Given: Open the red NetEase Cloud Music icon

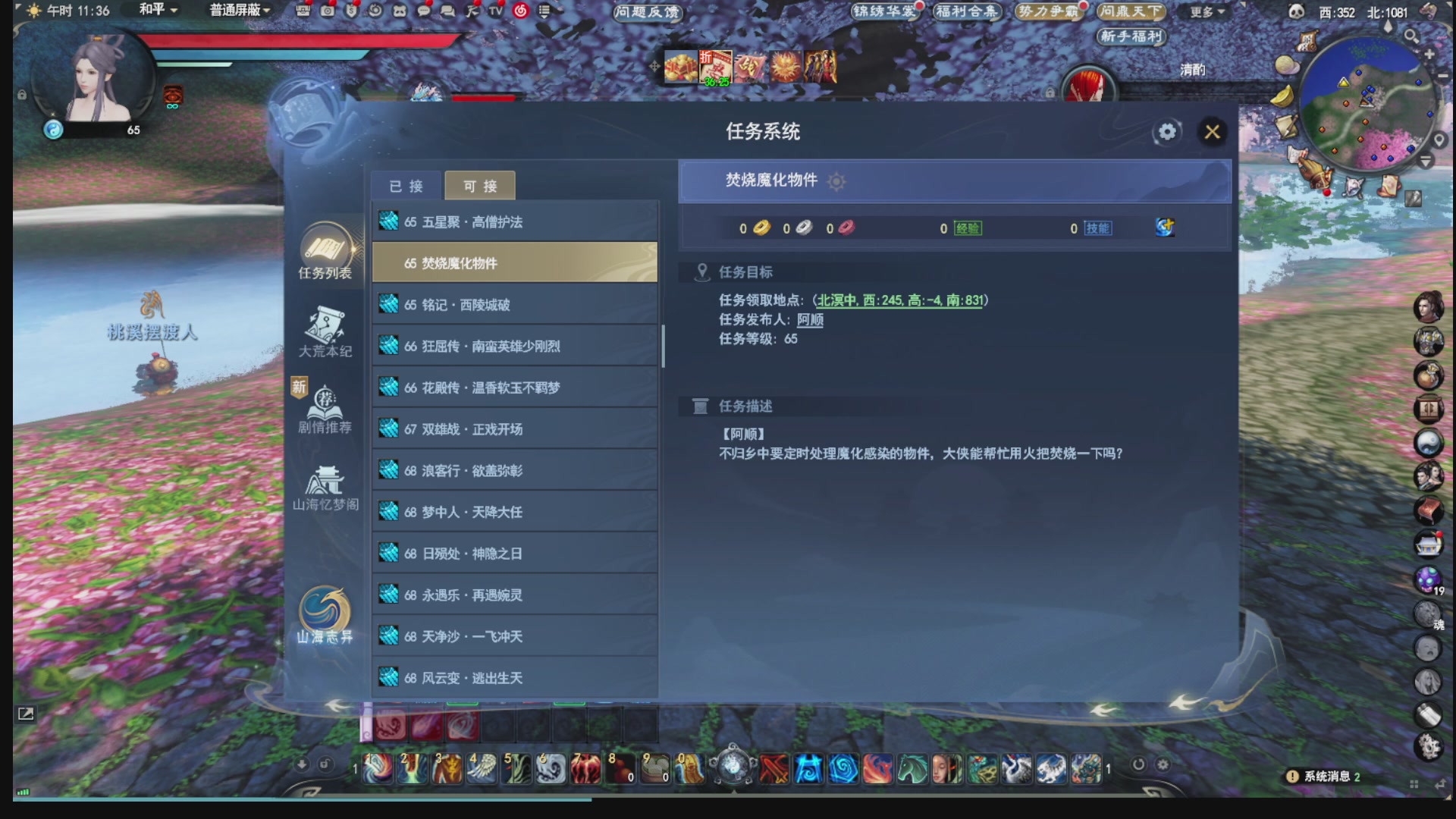Looking at the screenshot, I should (x=522, y=11).
